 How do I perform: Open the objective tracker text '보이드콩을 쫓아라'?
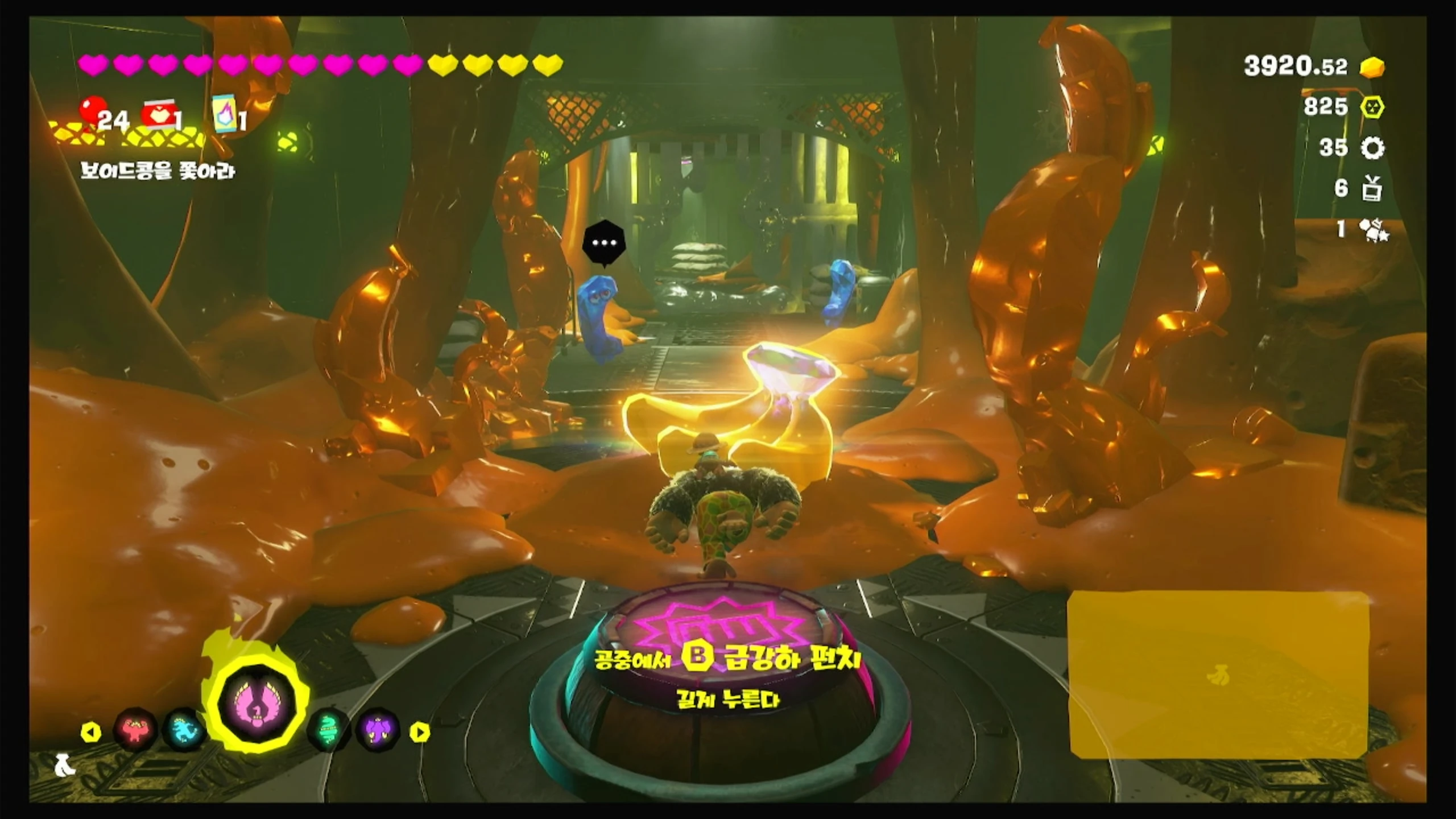tap(158, 171)
